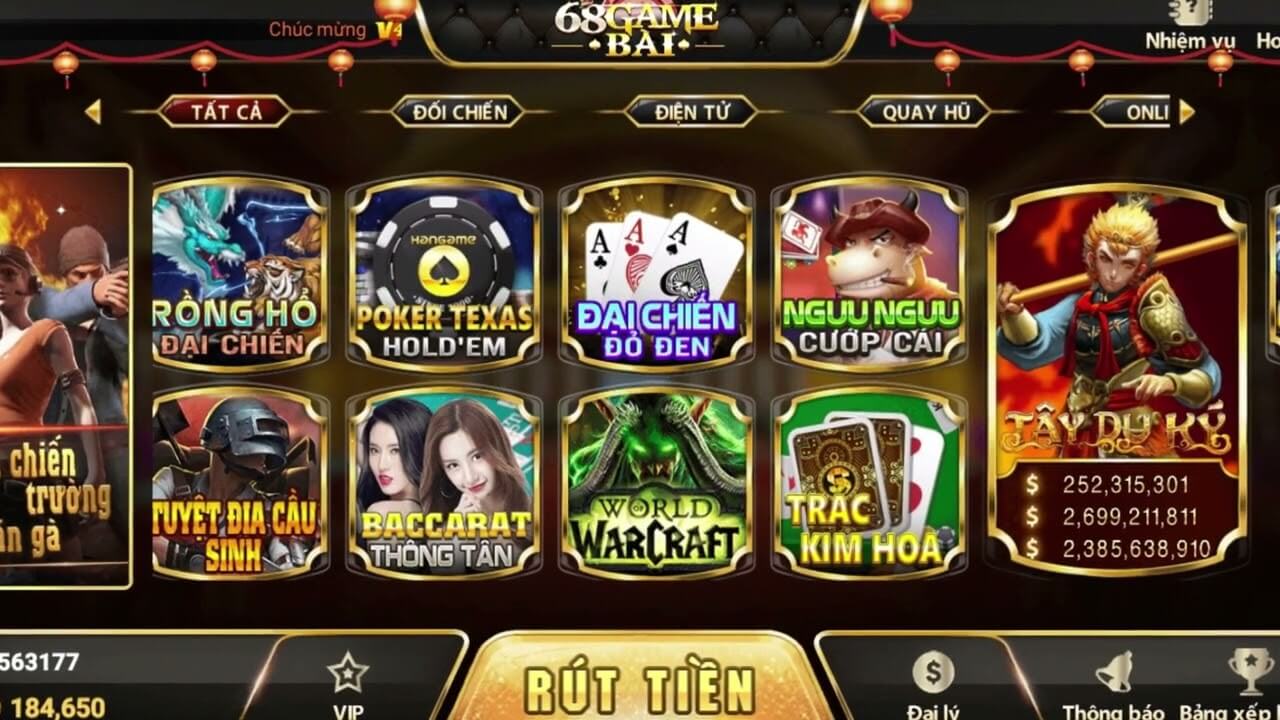Open Poker Texas Hold'em game tile
Screen dimensions: 1280x720
pos(444,273)
